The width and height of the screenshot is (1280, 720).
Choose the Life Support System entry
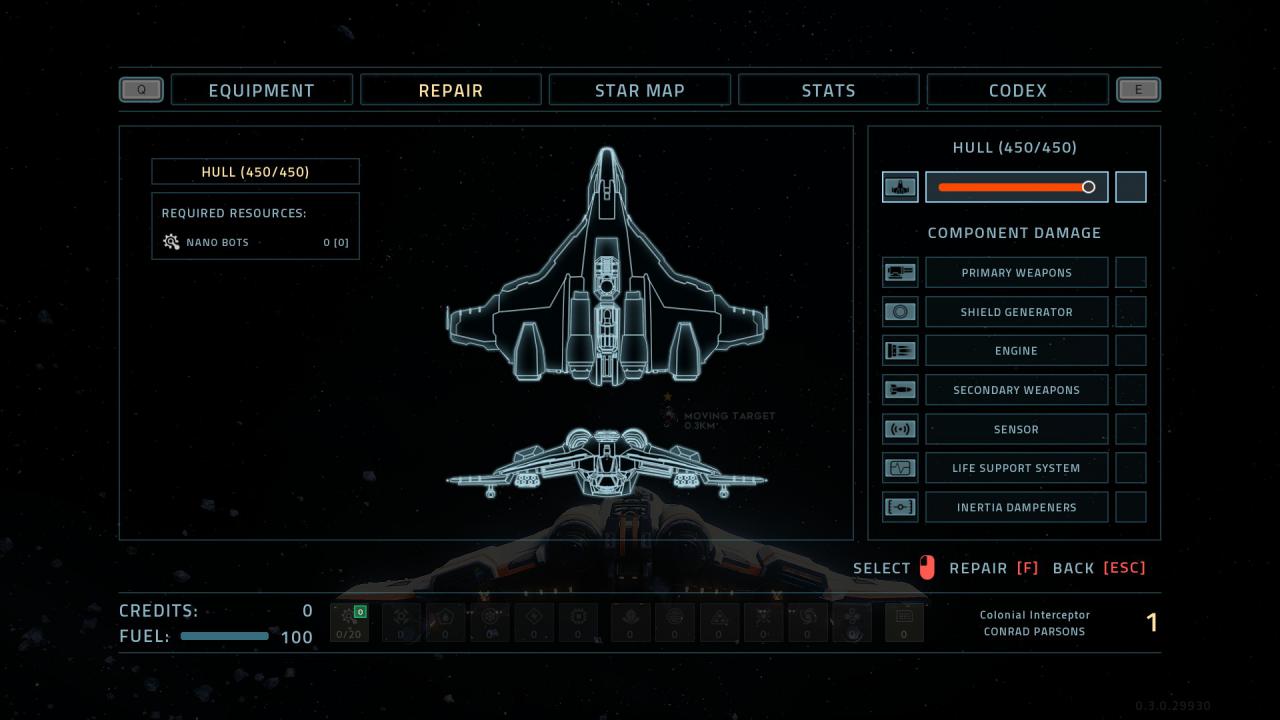coord(1016,468)
